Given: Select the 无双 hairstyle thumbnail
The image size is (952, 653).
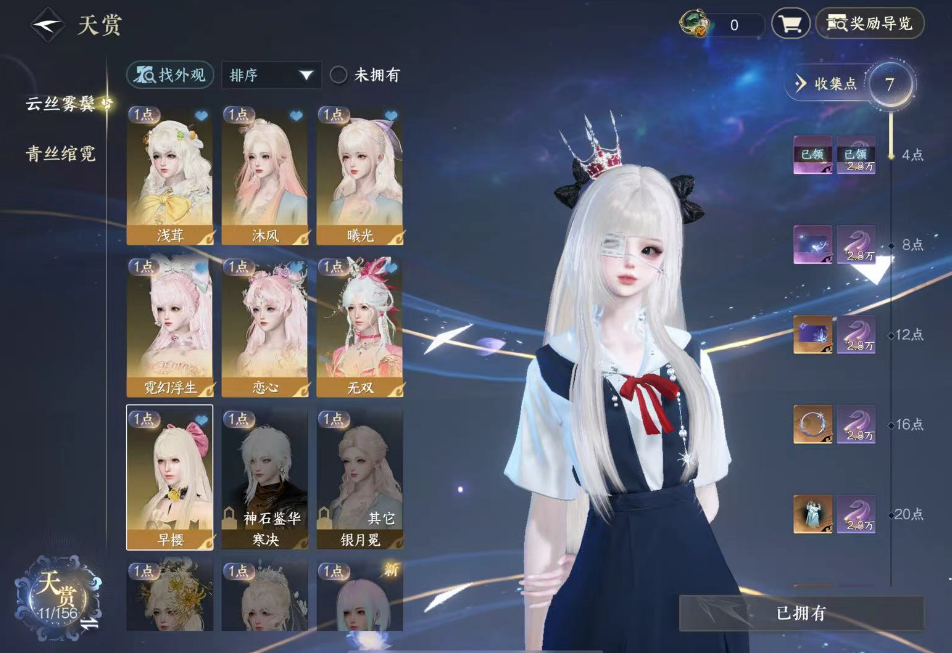Looking at the screenshot, I should (359, 327).
